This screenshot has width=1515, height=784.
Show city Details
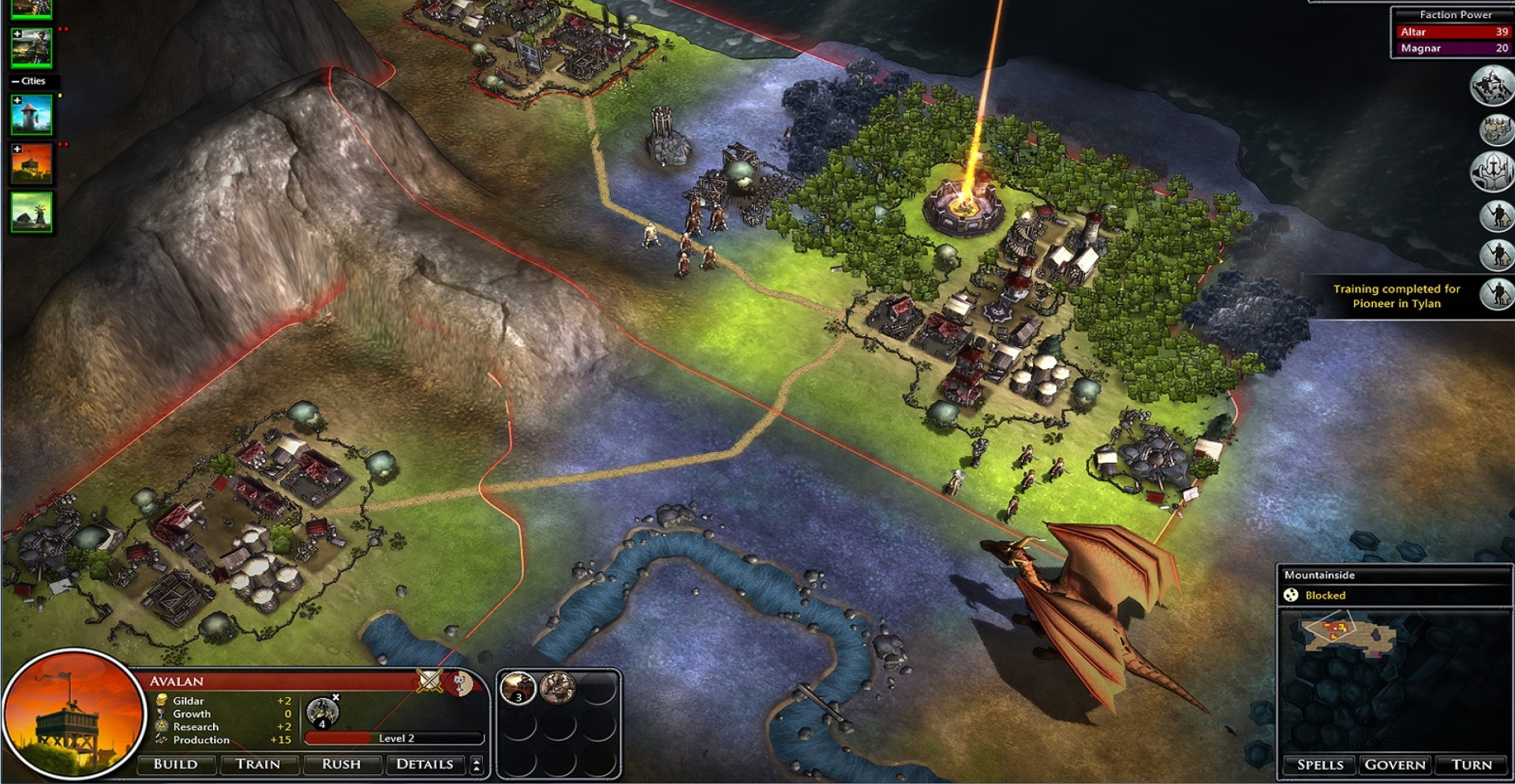pos(425,764)
